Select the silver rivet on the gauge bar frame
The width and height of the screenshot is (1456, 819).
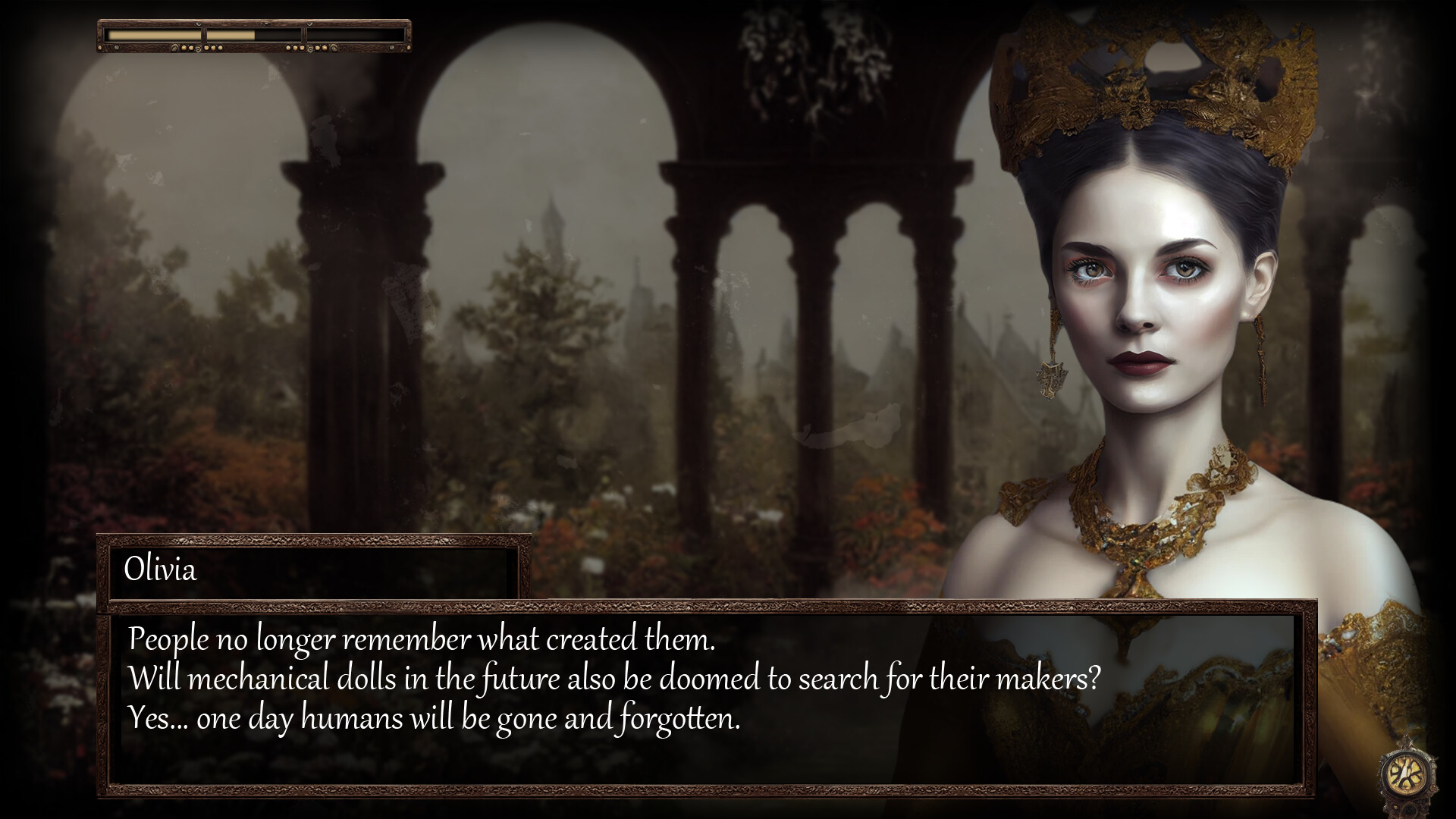117,46
